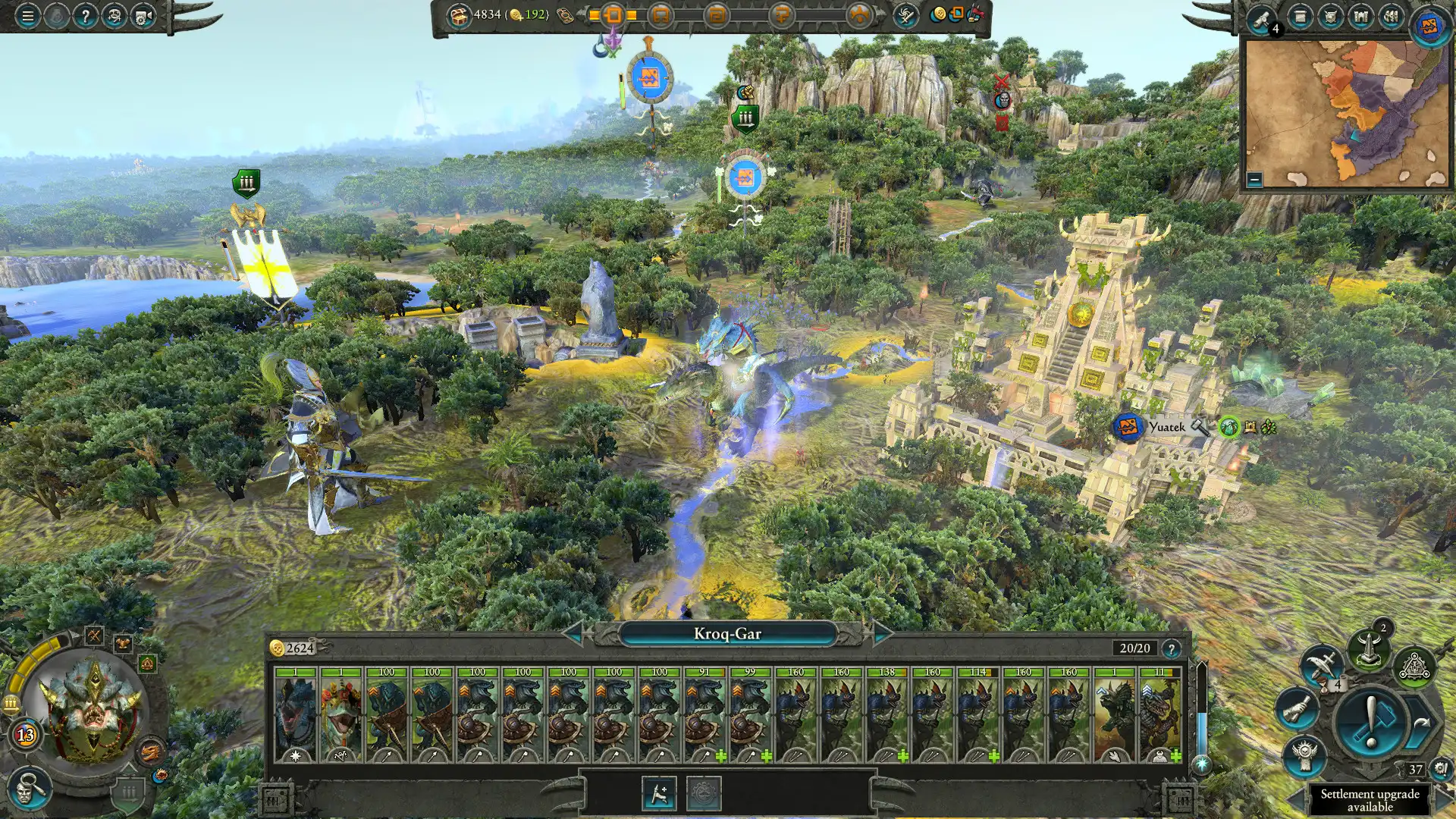1456x819 pixels.
Task: Open the camera and cinematic settings
Action: 140,17
